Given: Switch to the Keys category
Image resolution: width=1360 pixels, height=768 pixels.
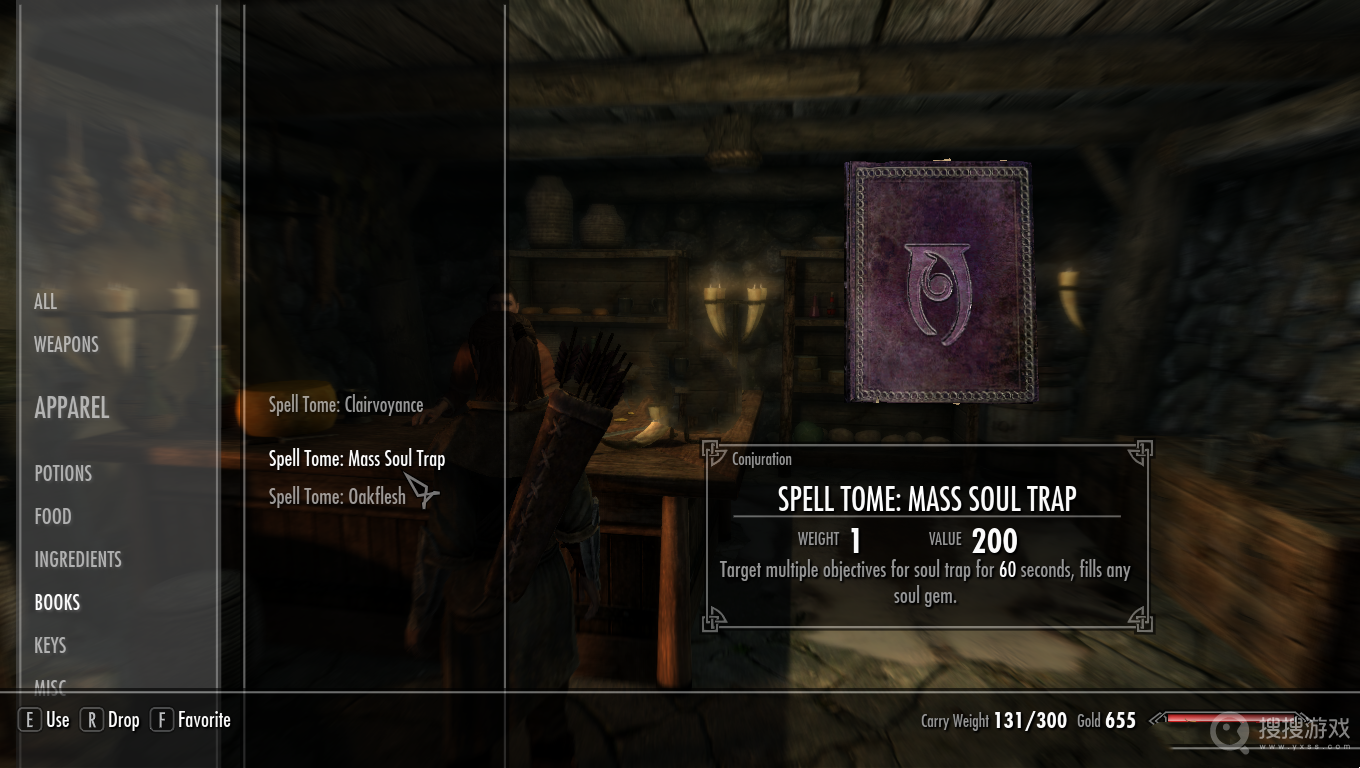Looking at the screenshot, I should pyautogui.click(x=50, y=645).
